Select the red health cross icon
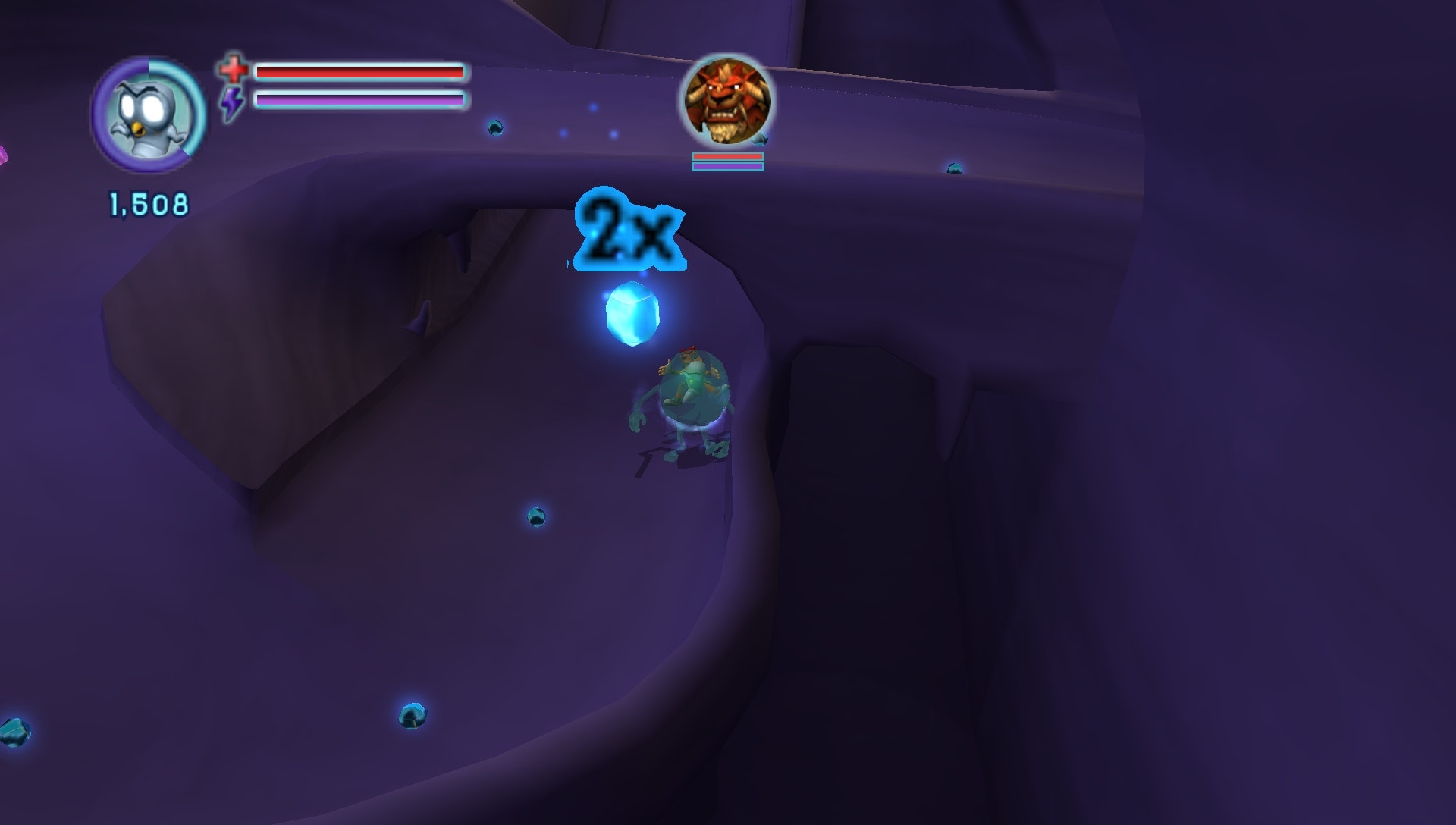Viewport: 1456px width, 825px height. click(234, 70)
